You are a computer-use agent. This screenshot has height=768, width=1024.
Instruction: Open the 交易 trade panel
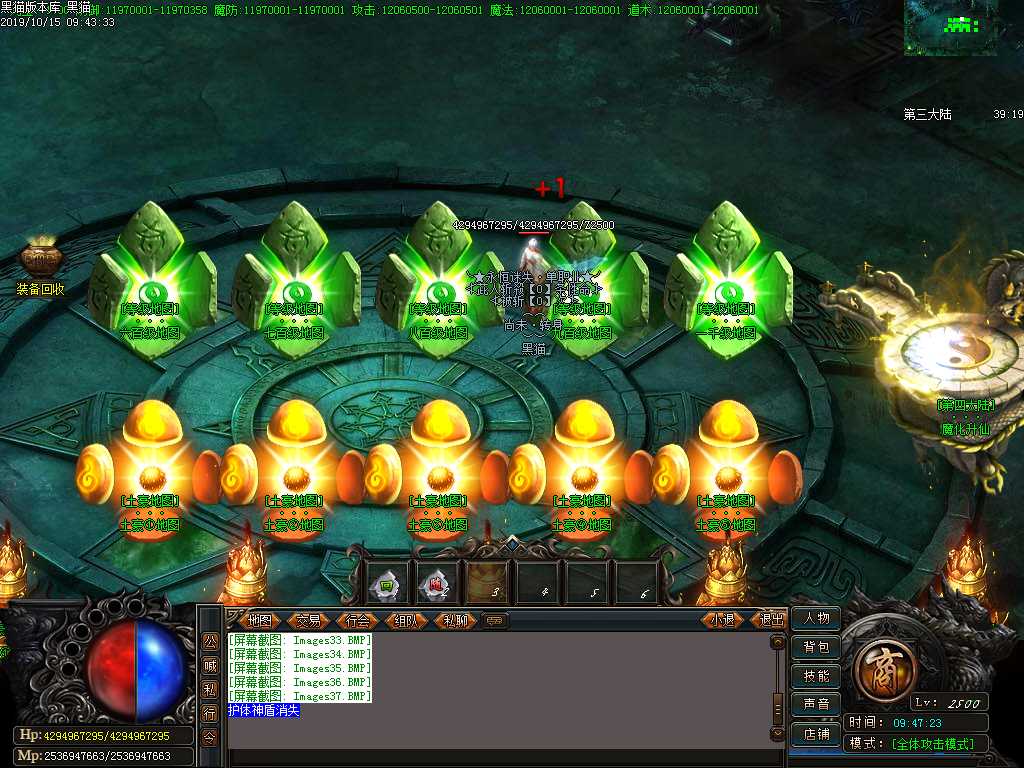(x=309, y=620)
